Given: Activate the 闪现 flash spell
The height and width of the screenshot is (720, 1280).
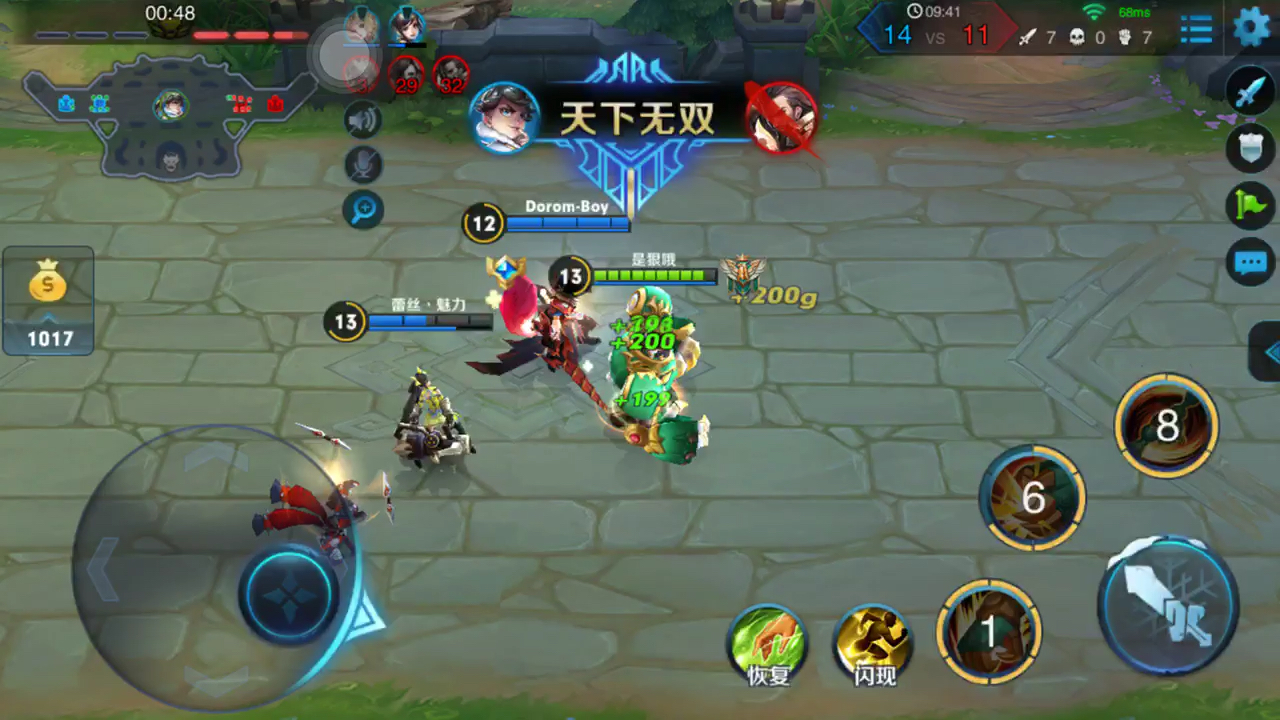Looking at the screenshot, I should pyautogui.click(x=874, y=641).
